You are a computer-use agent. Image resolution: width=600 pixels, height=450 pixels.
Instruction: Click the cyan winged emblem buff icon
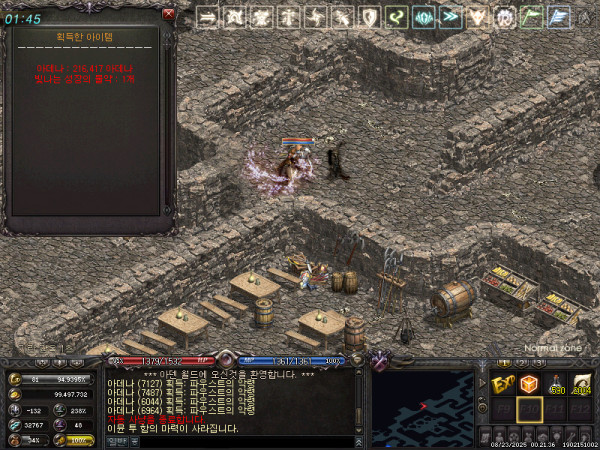click(424, 16)
